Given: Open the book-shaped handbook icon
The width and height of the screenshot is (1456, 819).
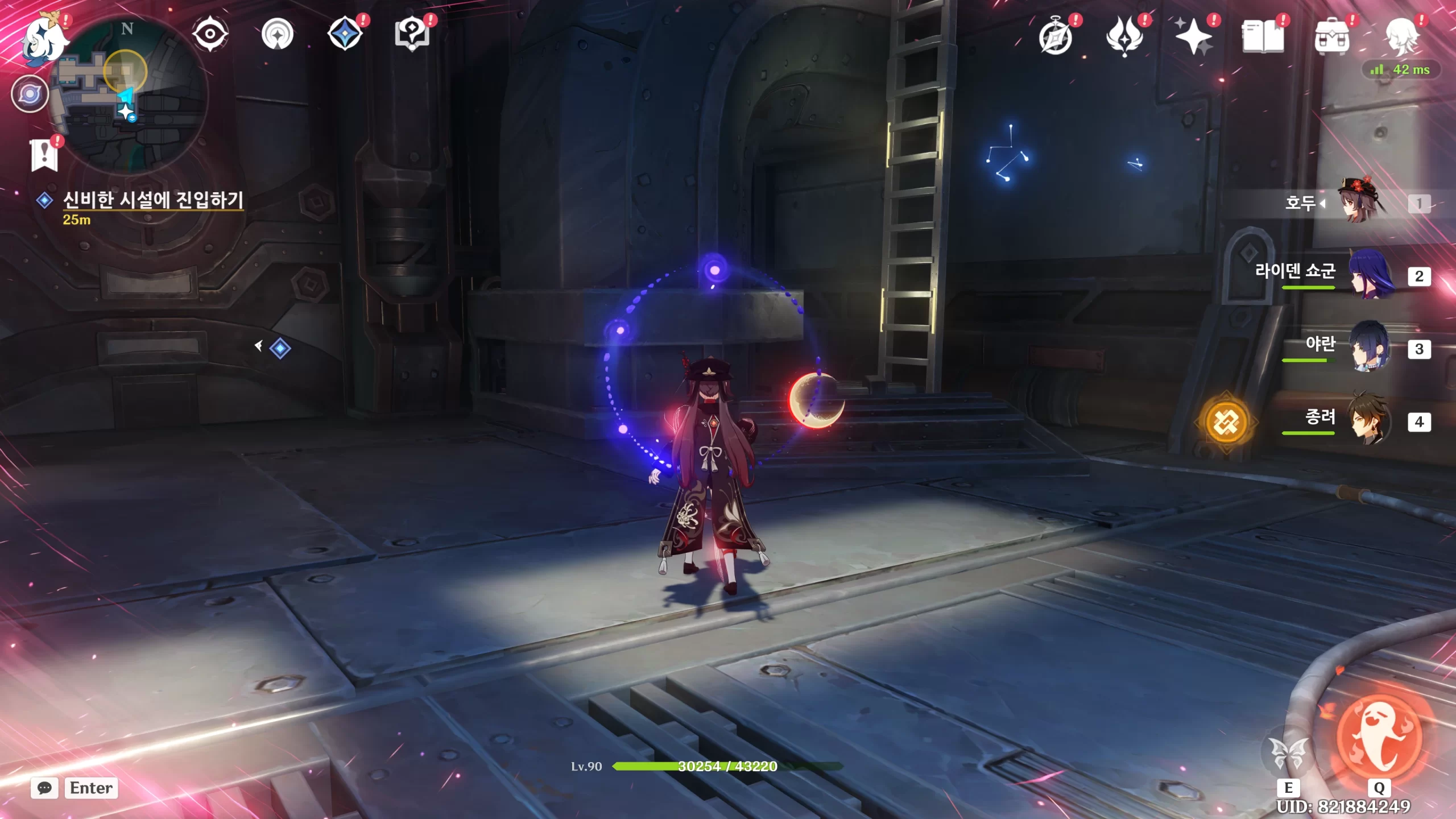Looking at the screenshot, I should click(x=1263, y=38).
